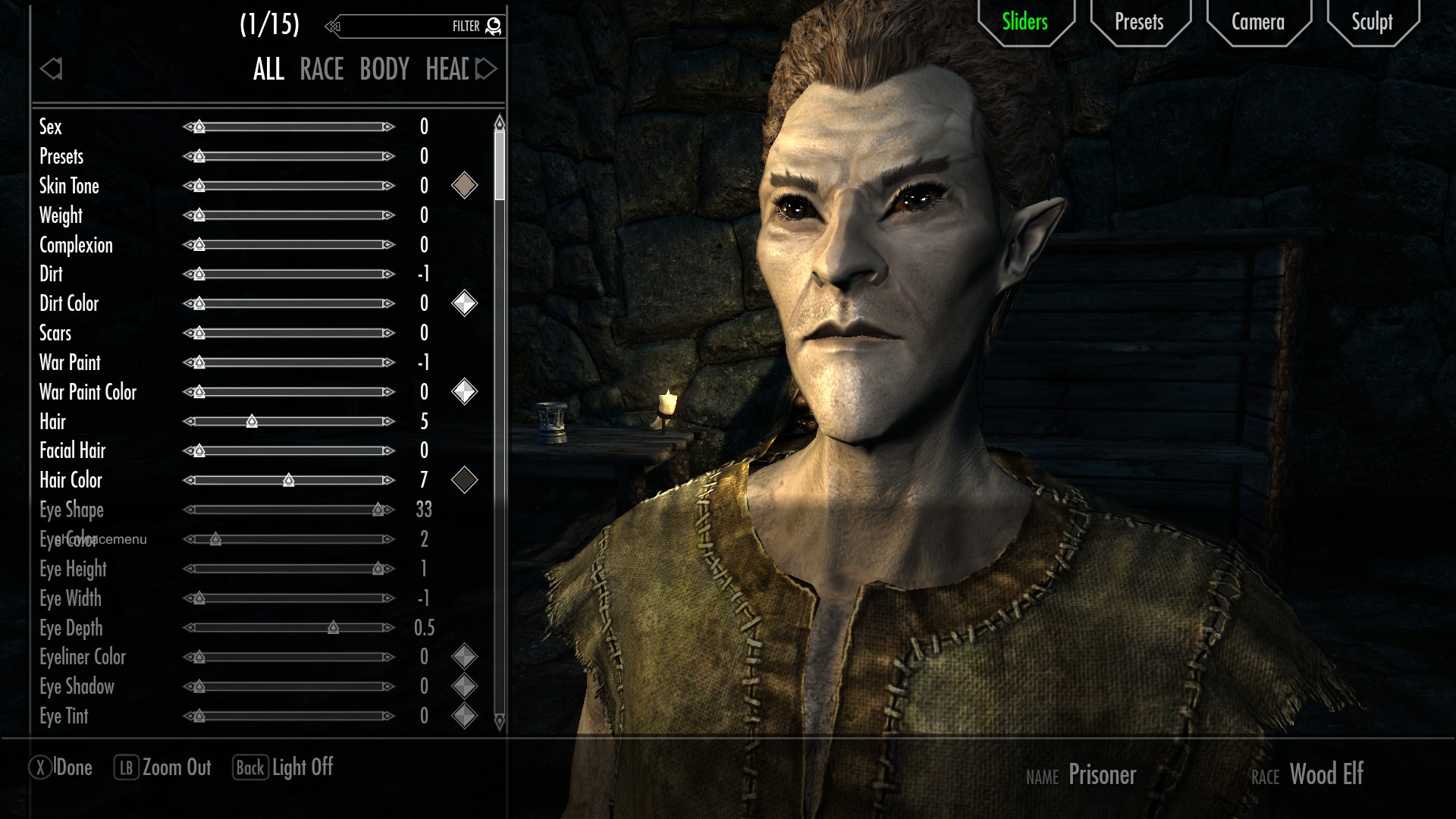
Task: Switch to the Sculpt tab
Action: pyautogui.click(x=1372, y=22)
